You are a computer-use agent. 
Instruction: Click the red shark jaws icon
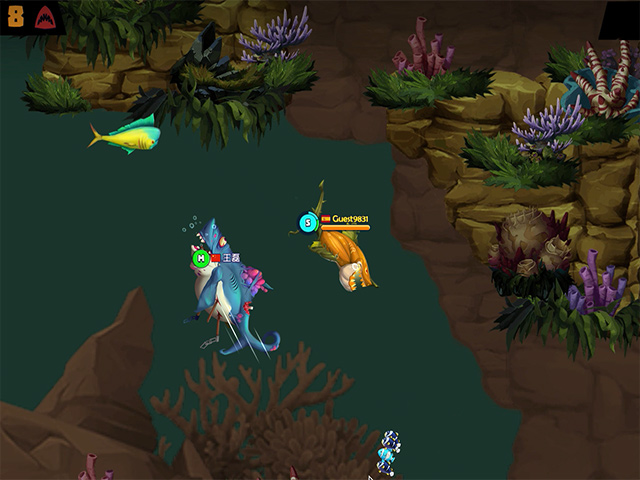(x=45, y=17)
